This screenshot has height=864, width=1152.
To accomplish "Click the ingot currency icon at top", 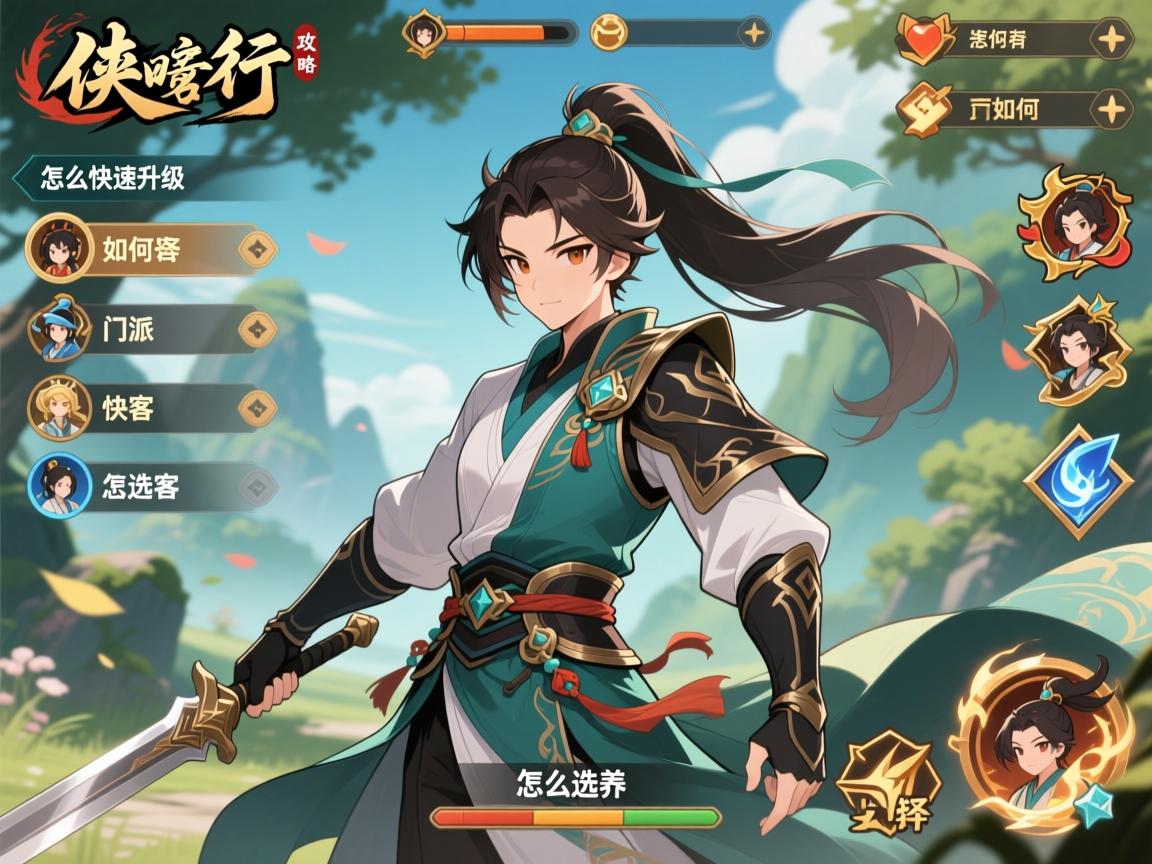I will (609, 33).
